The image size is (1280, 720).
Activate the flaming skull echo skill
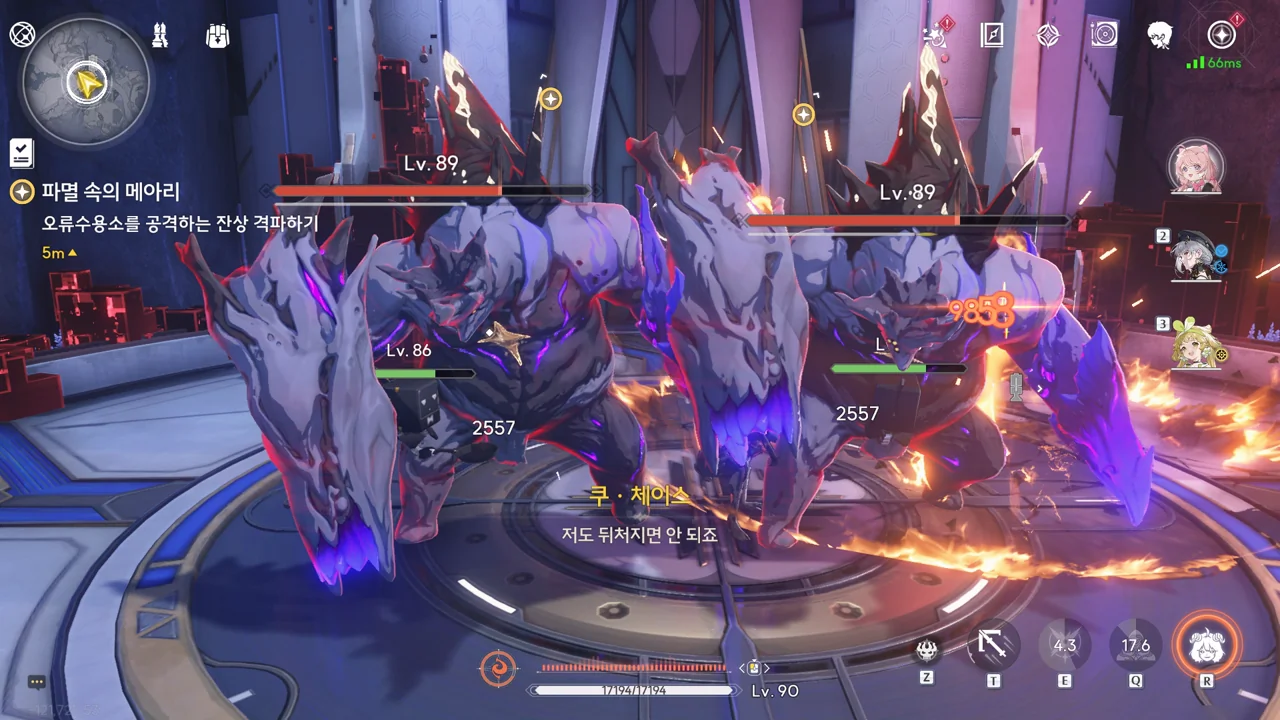point(927,650)
